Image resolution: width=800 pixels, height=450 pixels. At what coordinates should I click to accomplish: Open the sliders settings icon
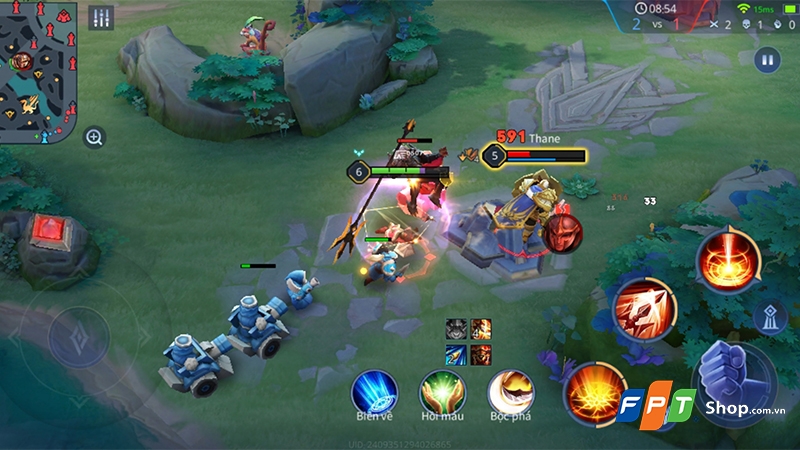[x=101, y=18]
